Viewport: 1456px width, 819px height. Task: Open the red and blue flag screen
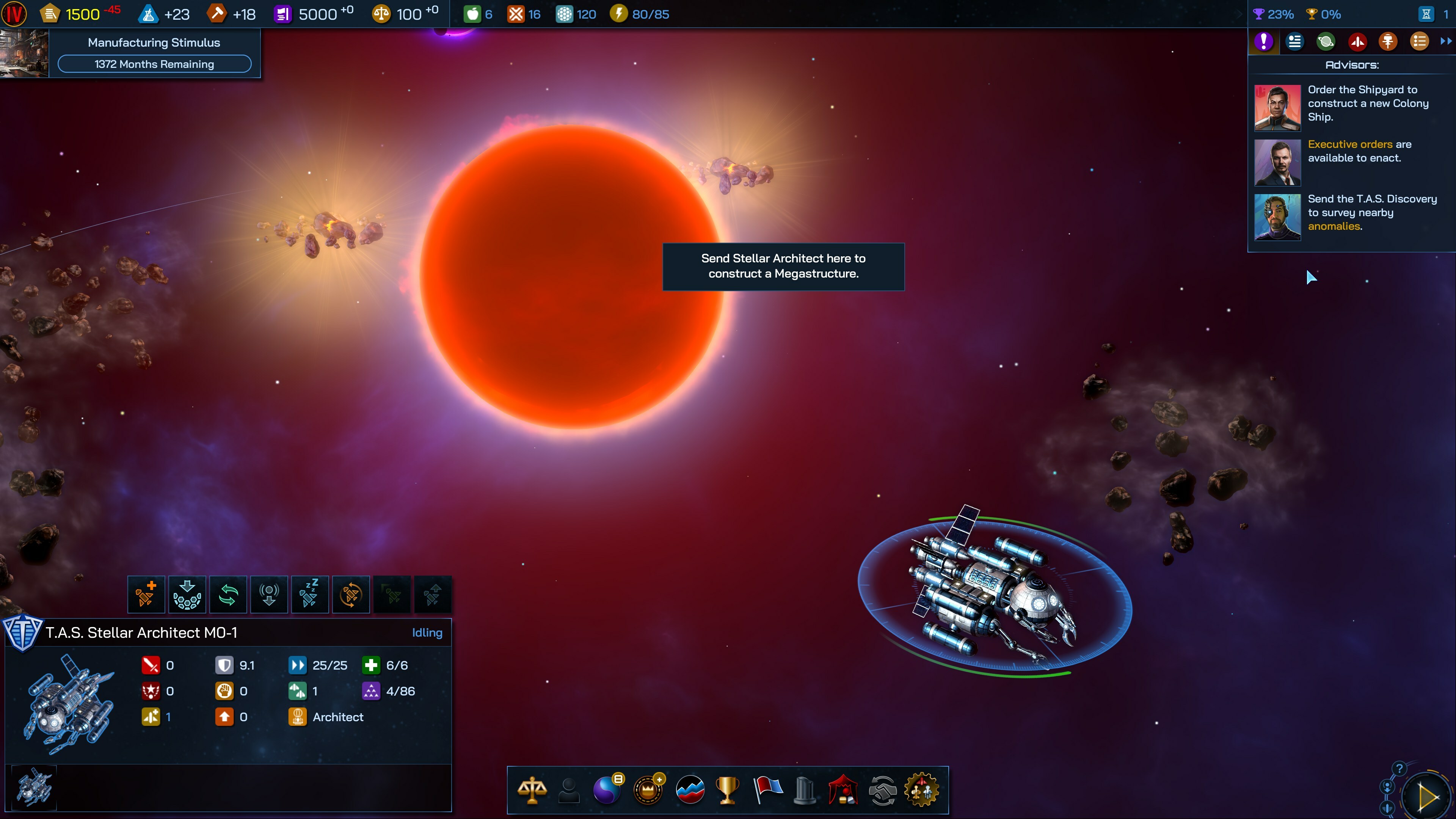[767, 789]
